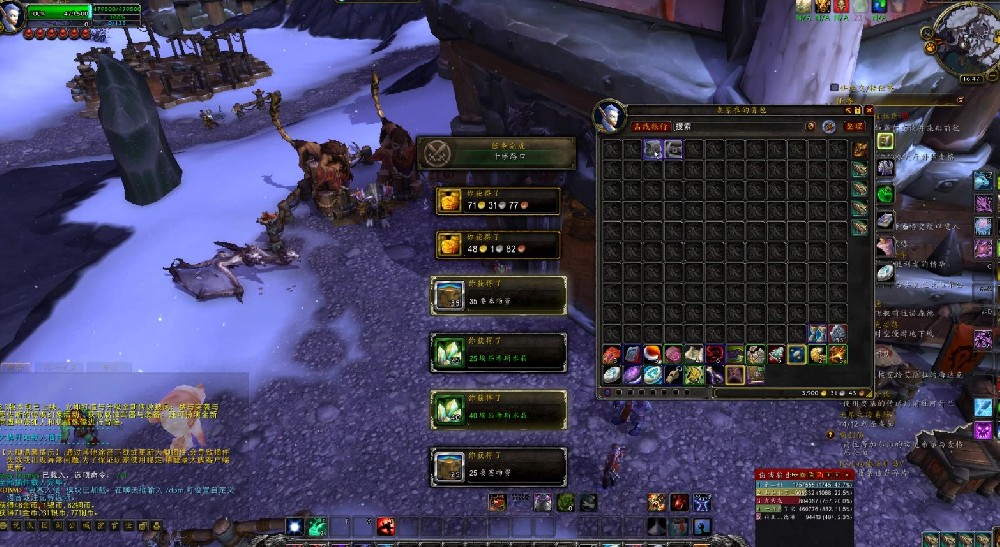Open the top bag icon on bag sidebar
Image resolution: width=1000 pixels, height=547 pixels.
coord(859,150)
